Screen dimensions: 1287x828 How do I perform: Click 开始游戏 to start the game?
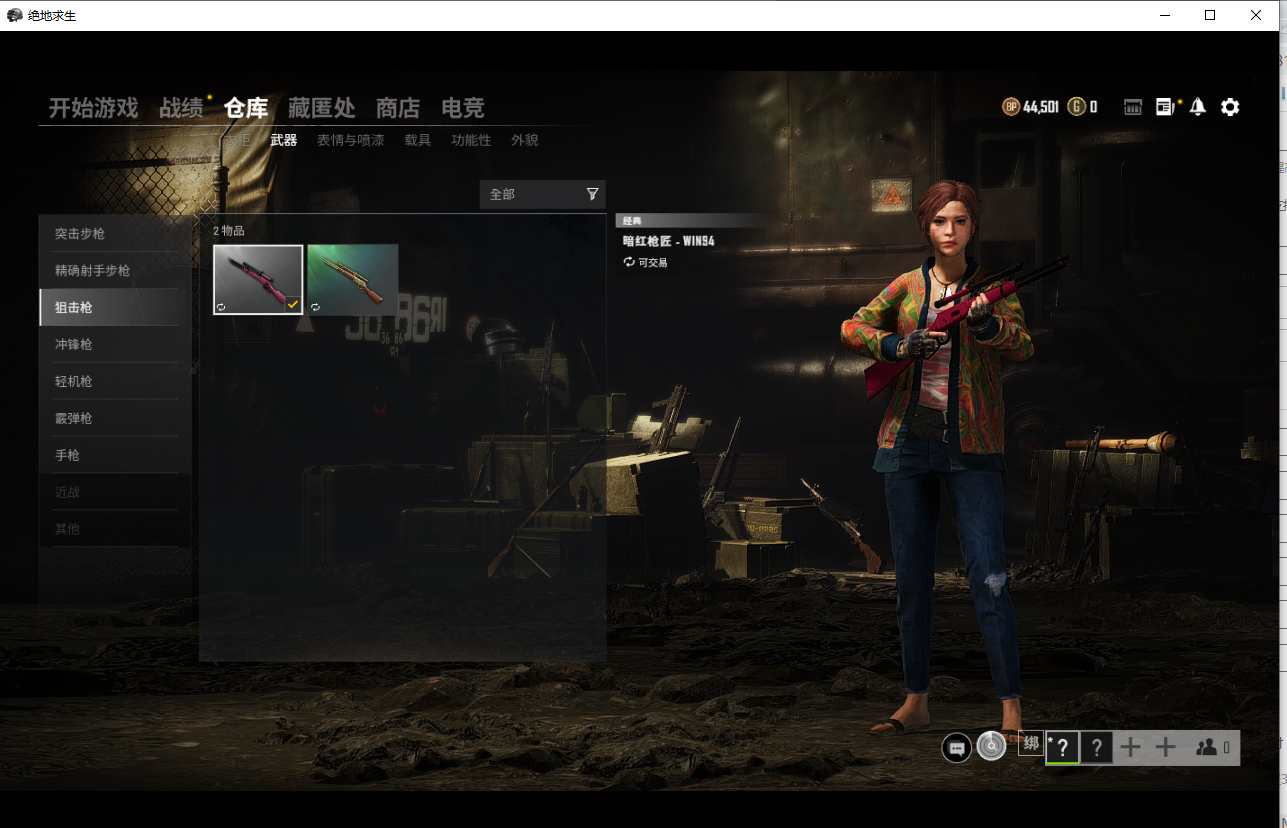click(92, 107)
